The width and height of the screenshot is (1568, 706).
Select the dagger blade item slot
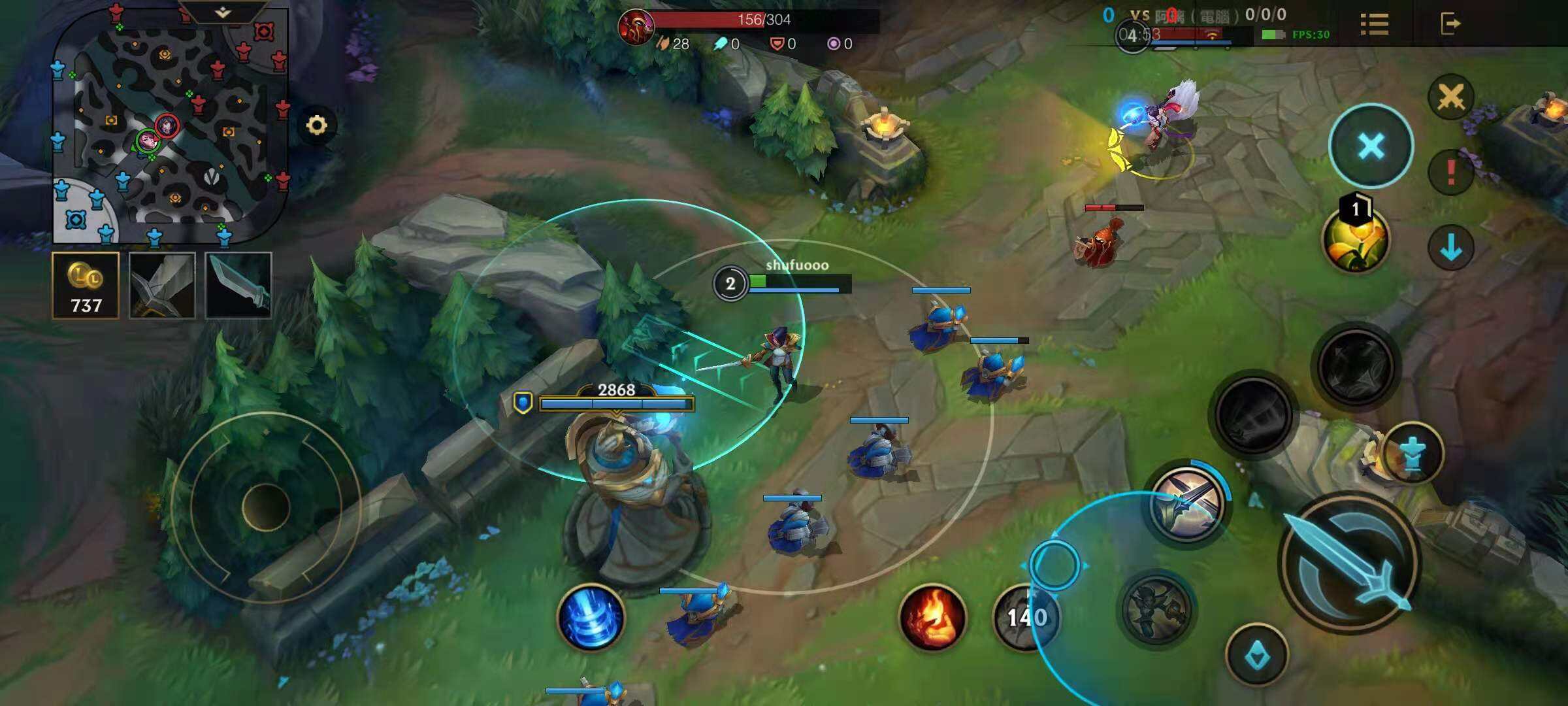pyautogui.click(x=238, y=286)
